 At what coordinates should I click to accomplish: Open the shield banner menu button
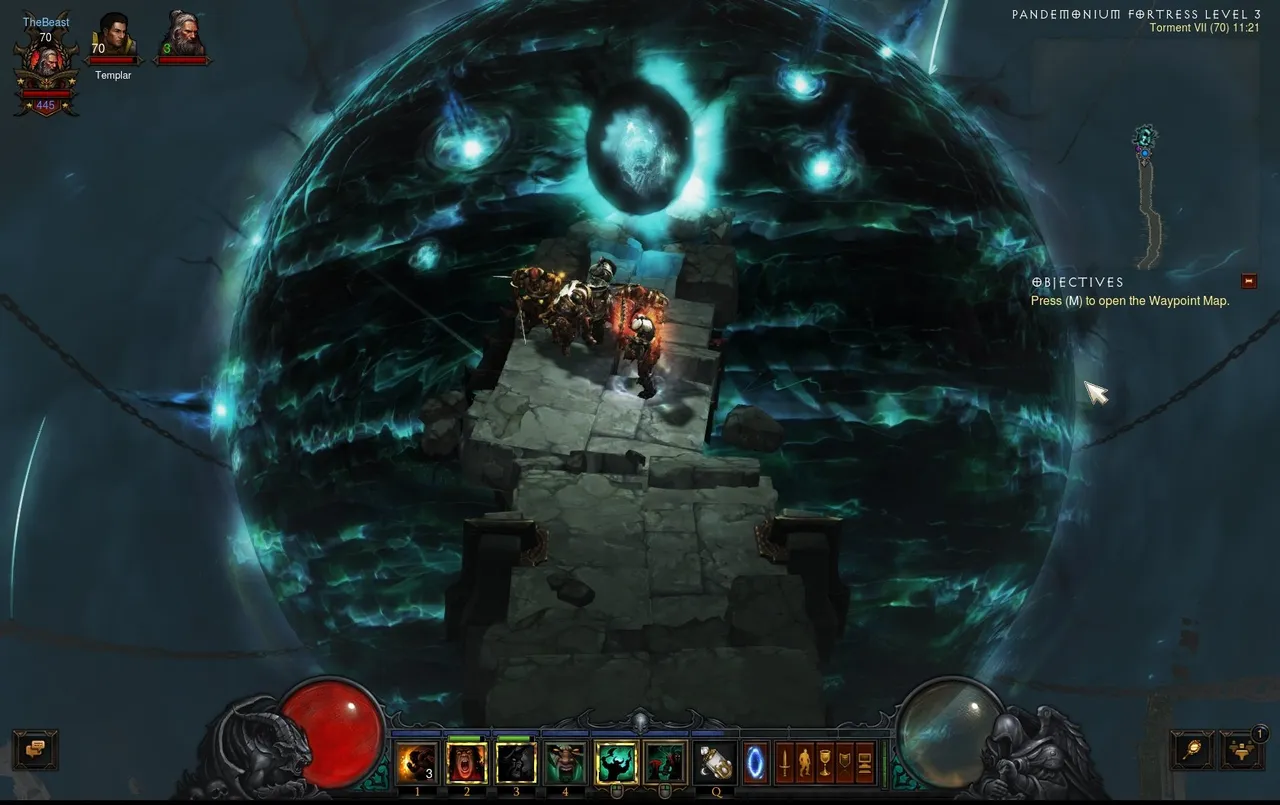pyautogui.click(x=846, y=763)
